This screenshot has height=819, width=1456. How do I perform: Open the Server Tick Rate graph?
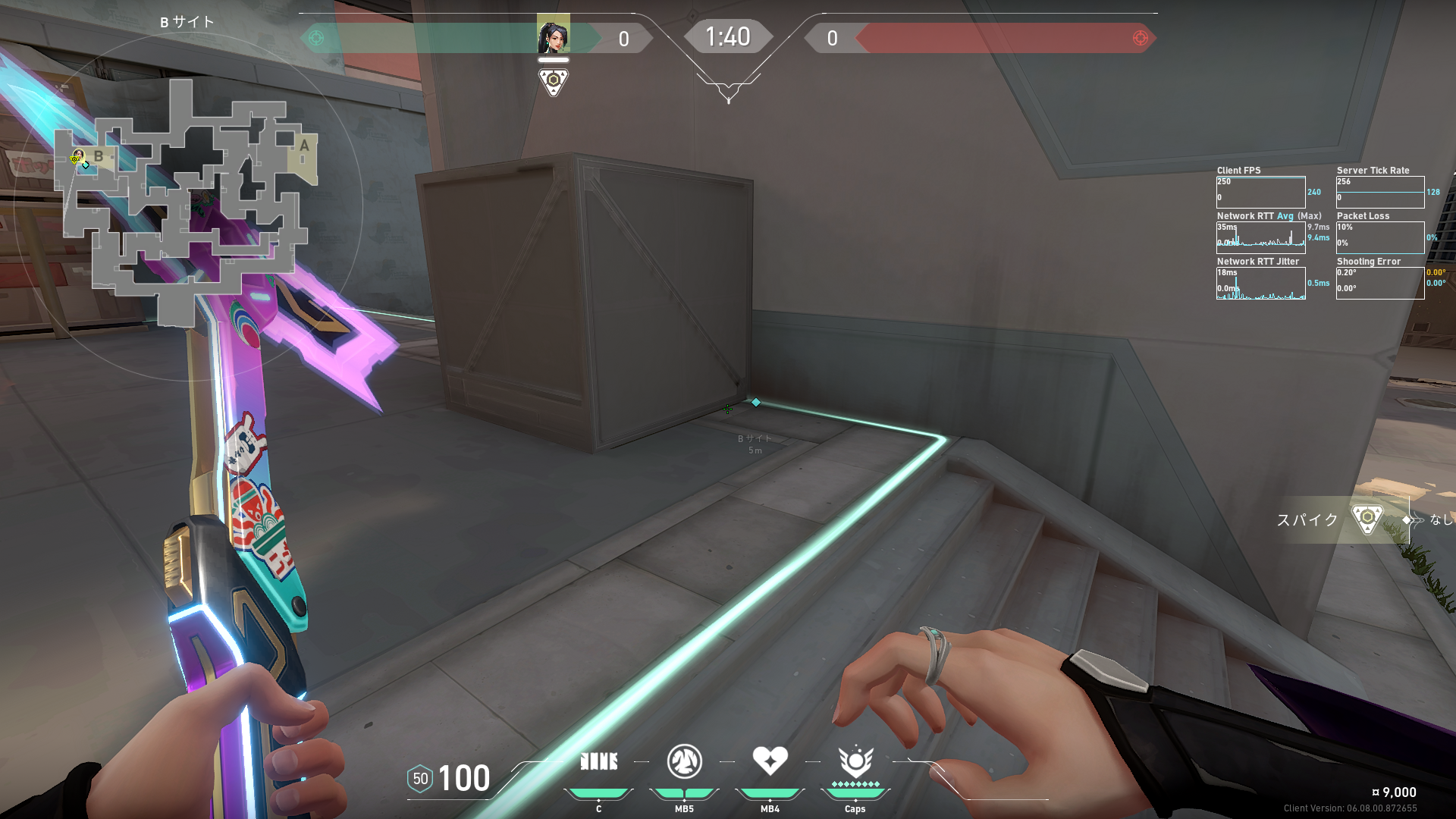click(x=1380, y=193)
